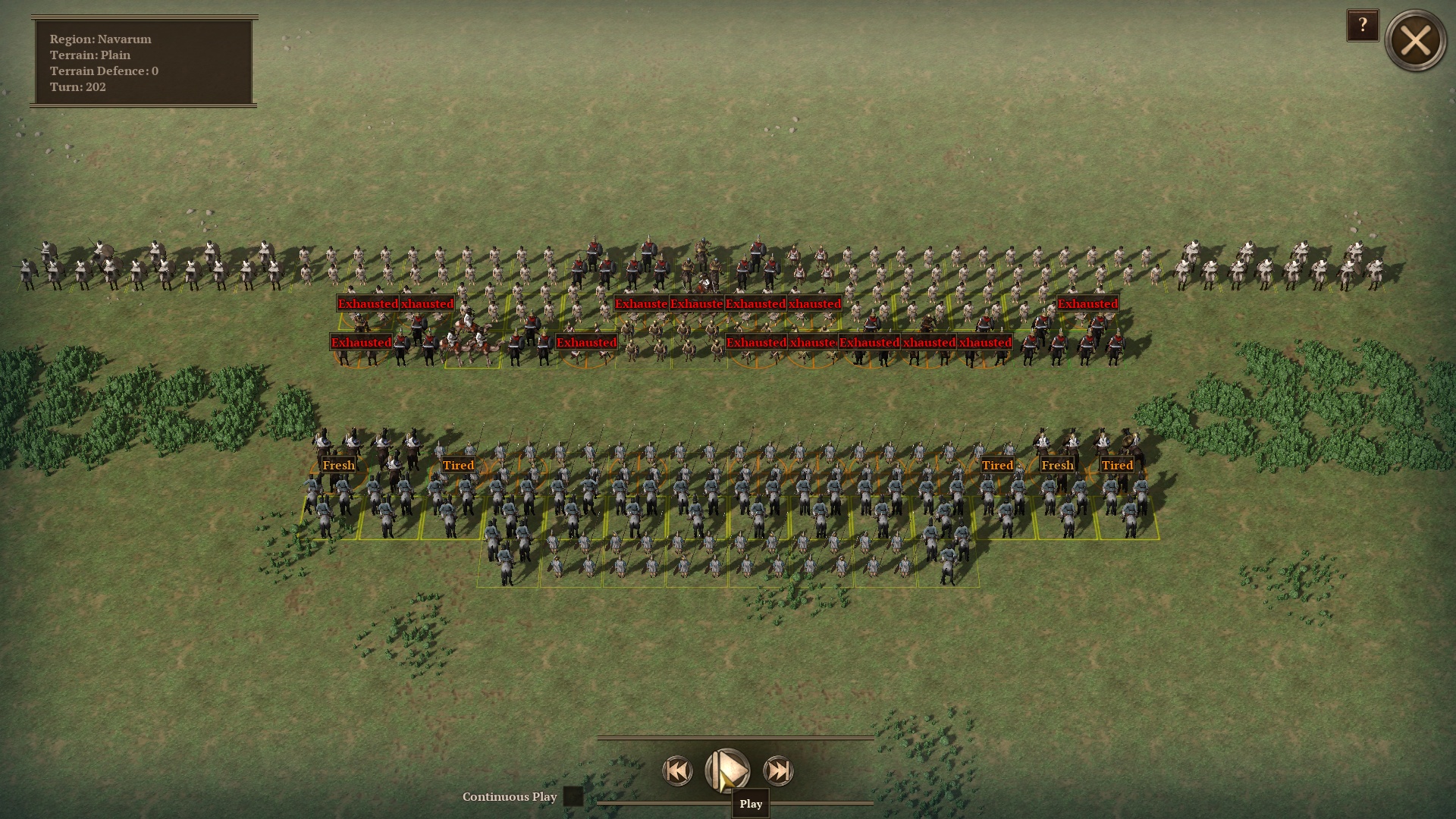Skip forward to the next battle step
The image size is (1456, 819).
pyautogui.click(x=778, y=771)
